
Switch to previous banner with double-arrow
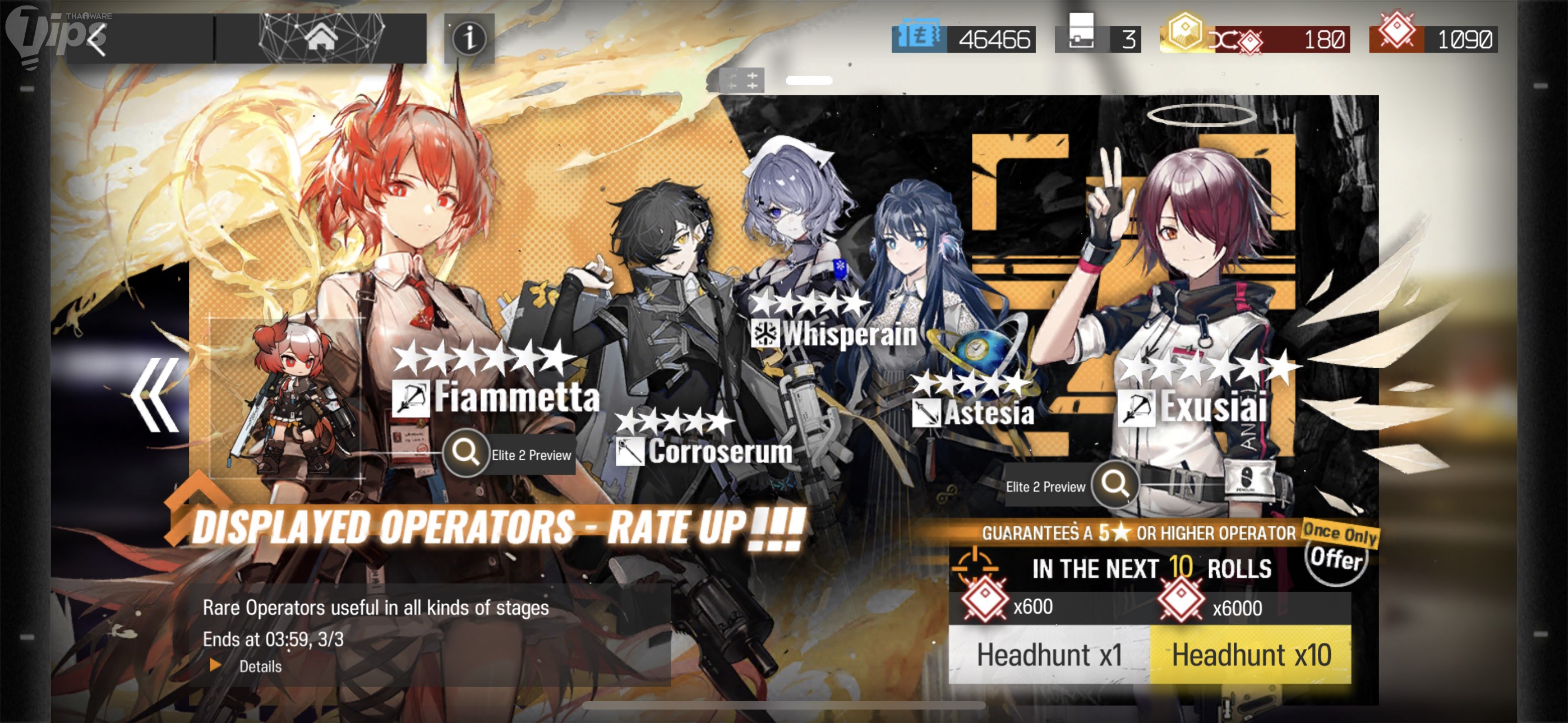pos(155,395)
